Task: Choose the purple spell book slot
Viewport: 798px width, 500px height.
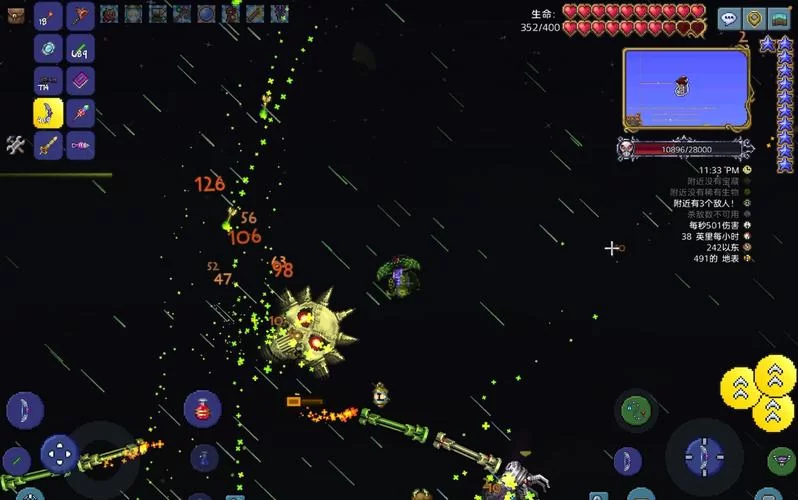Action: [80, 81]
